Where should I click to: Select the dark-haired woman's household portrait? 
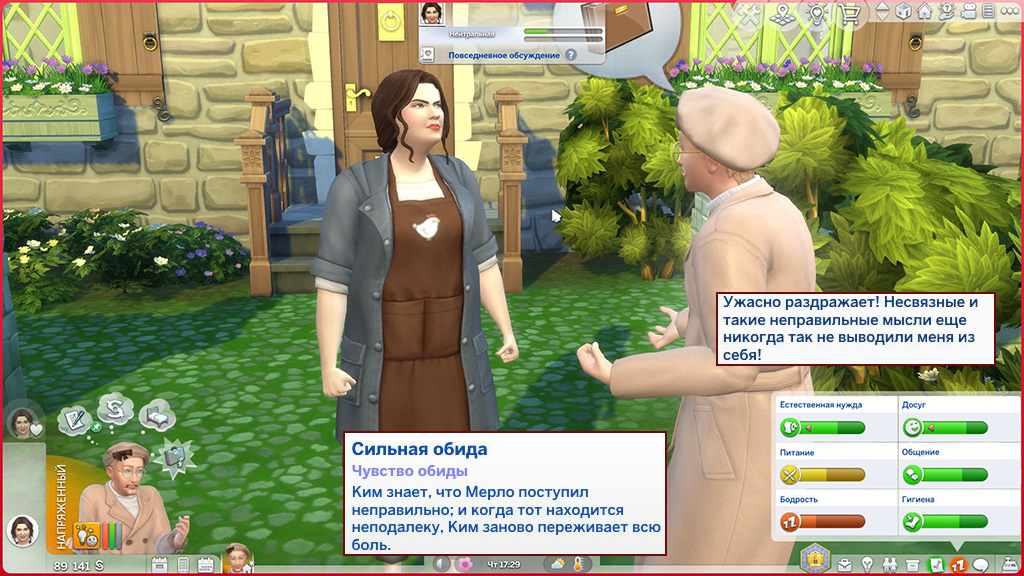[x=22, y=530]
